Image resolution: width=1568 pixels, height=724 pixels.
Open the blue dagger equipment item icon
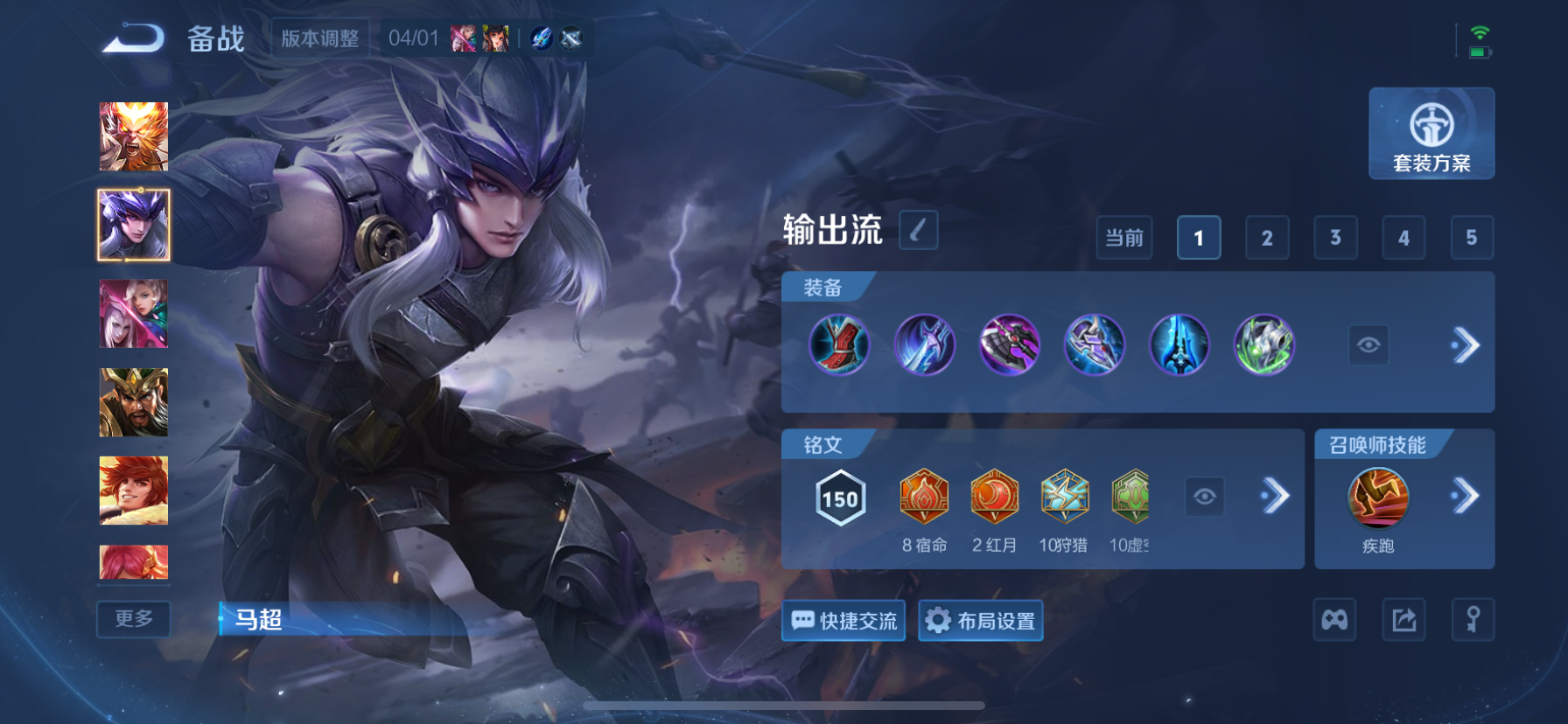[x=925, y=345]
